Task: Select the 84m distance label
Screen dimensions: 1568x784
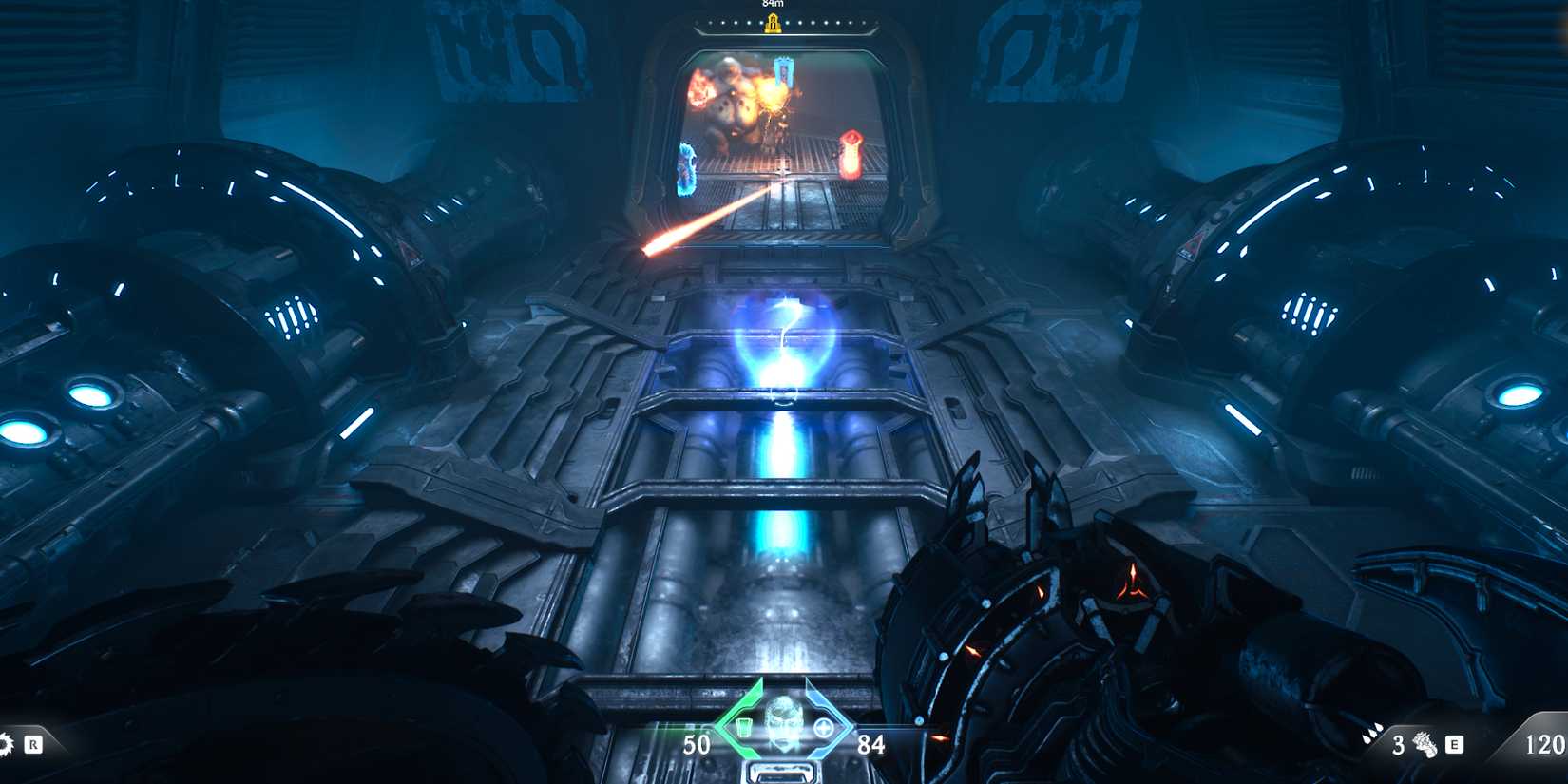Action: tap(773, 5)
